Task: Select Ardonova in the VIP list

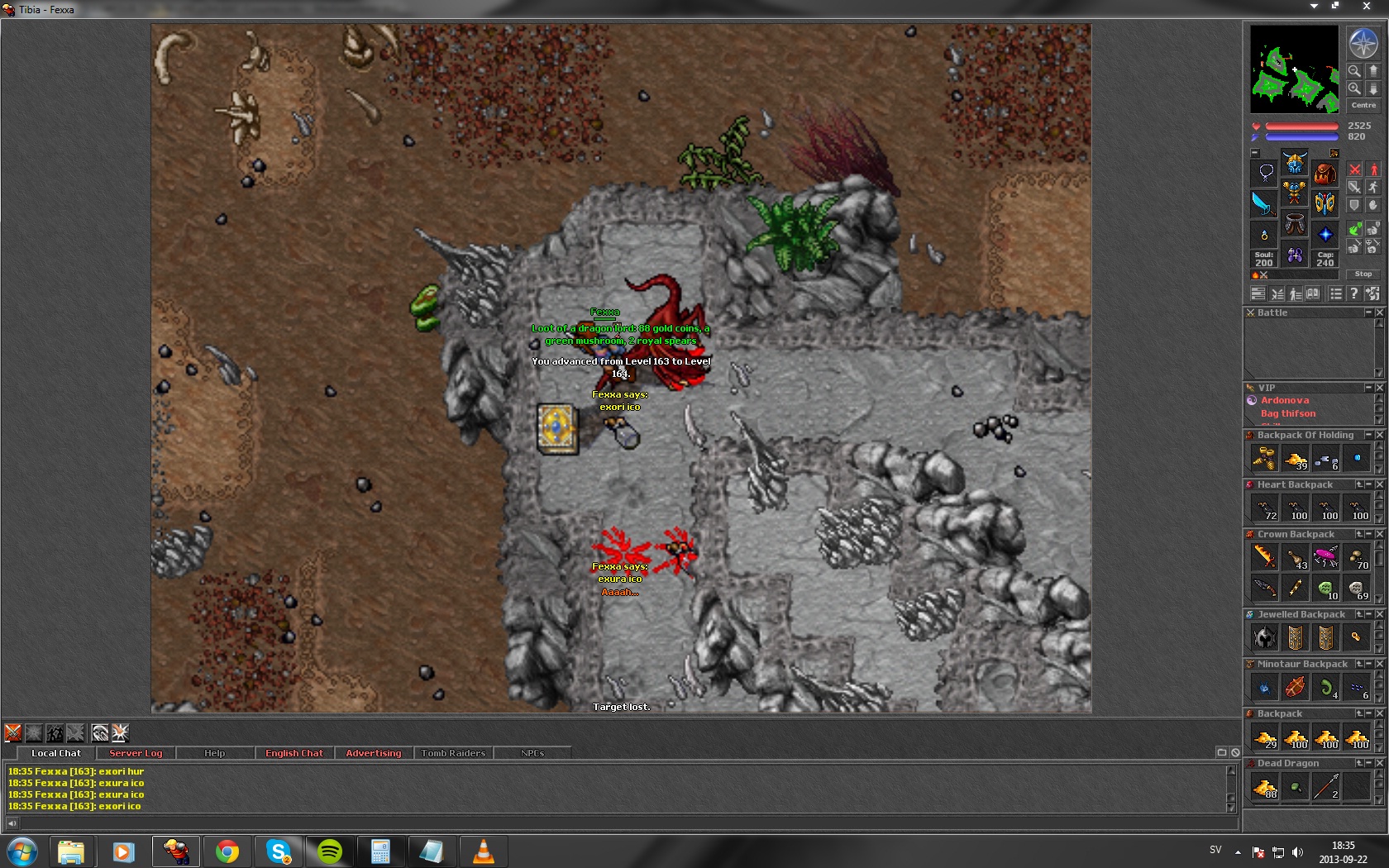Action: (x=1284, y=400)
